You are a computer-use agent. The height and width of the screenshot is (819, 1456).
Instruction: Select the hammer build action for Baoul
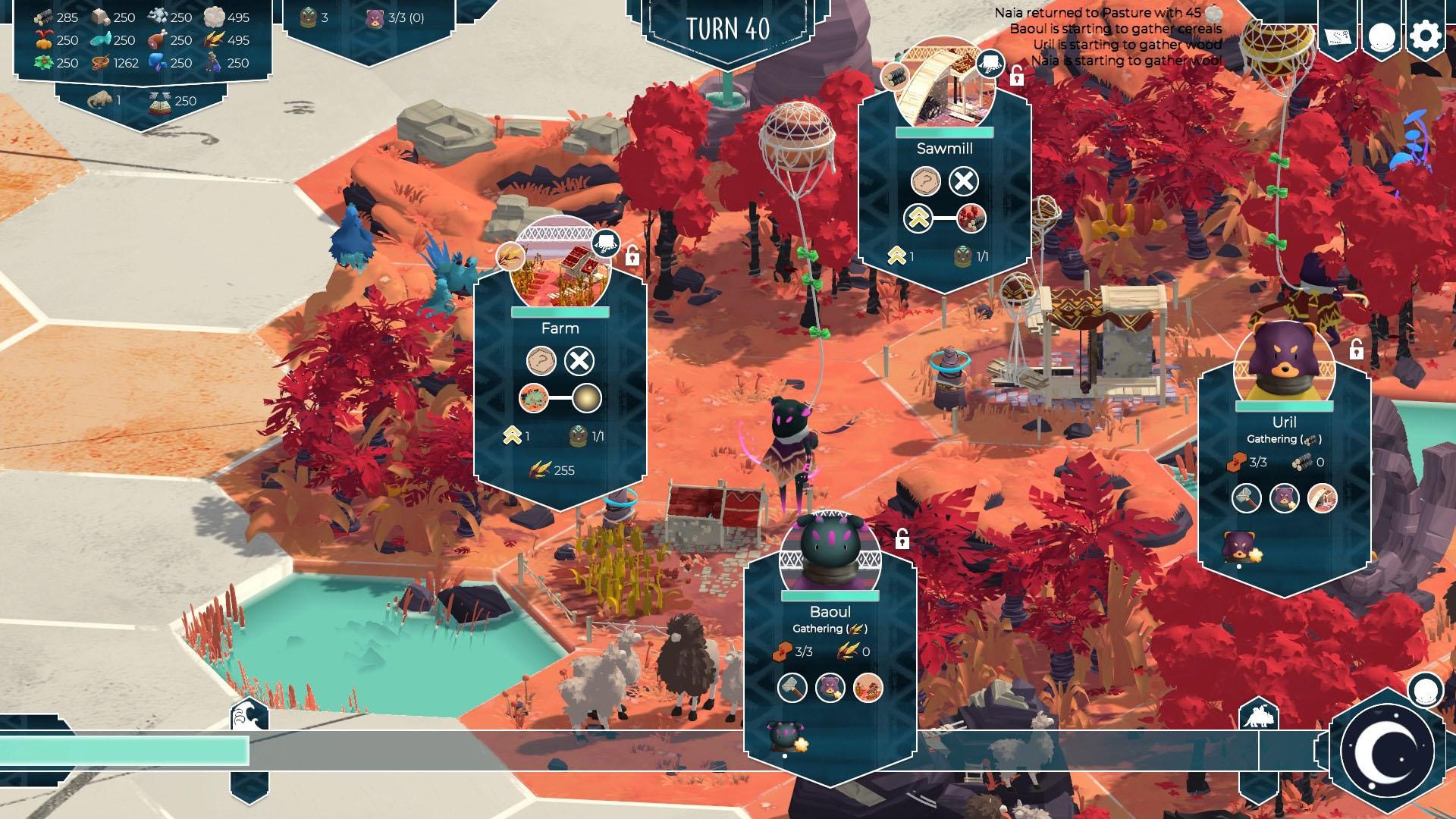tap(792, 688)
